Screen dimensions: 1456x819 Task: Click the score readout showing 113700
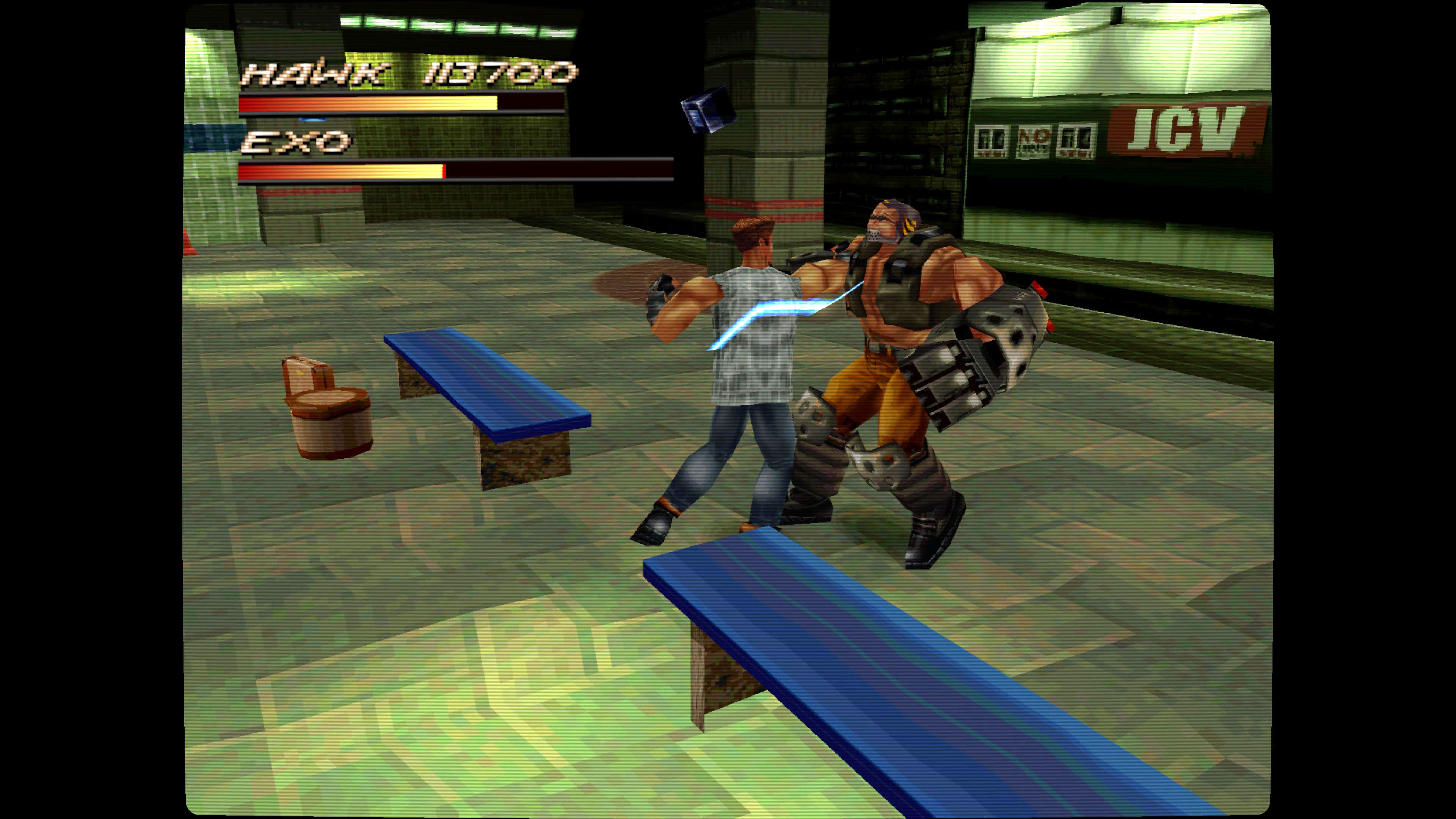coord(492,74)
